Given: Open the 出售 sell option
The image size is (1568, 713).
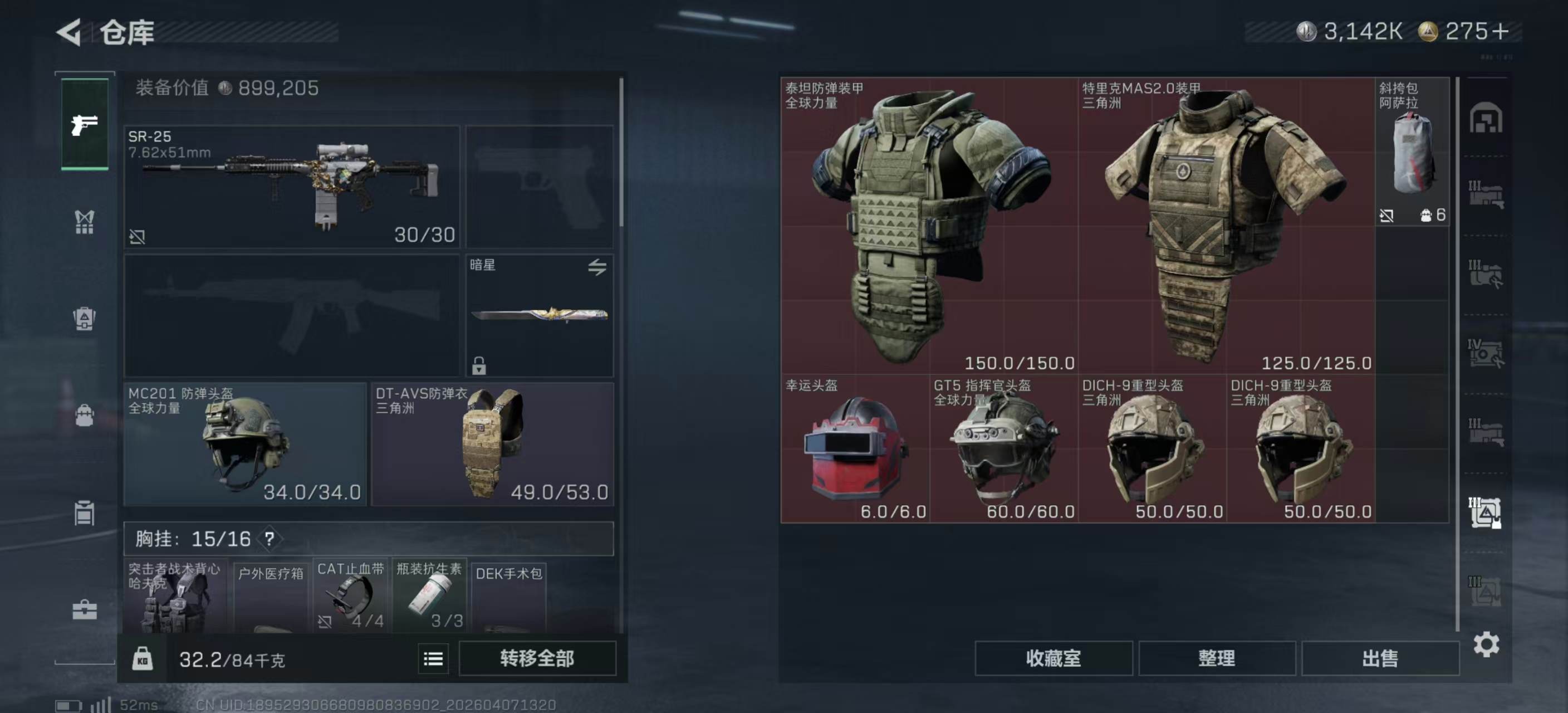Looking at the screenshot, I should pos(1380,658).
